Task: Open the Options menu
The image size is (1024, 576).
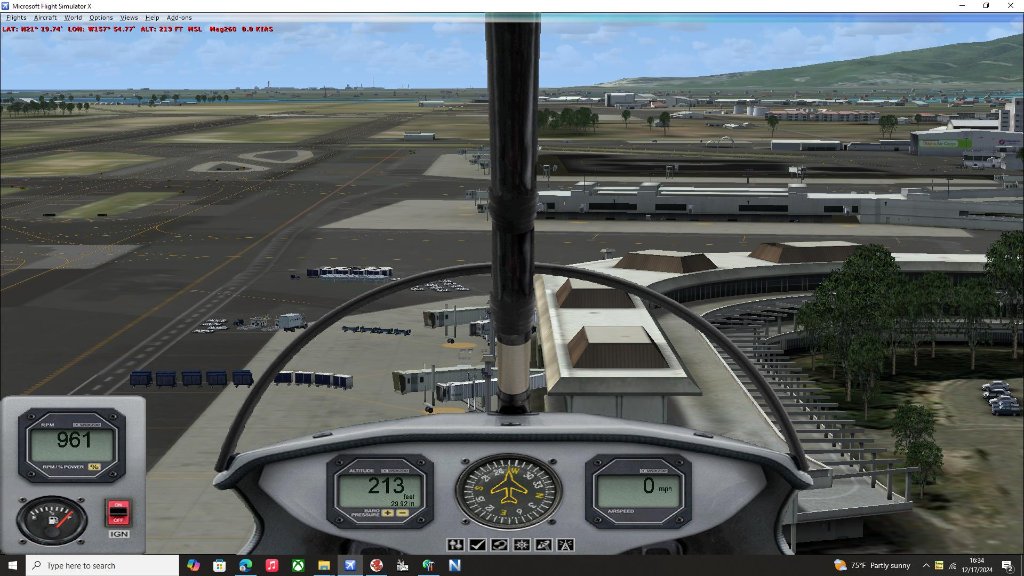Action: point(101,18)
